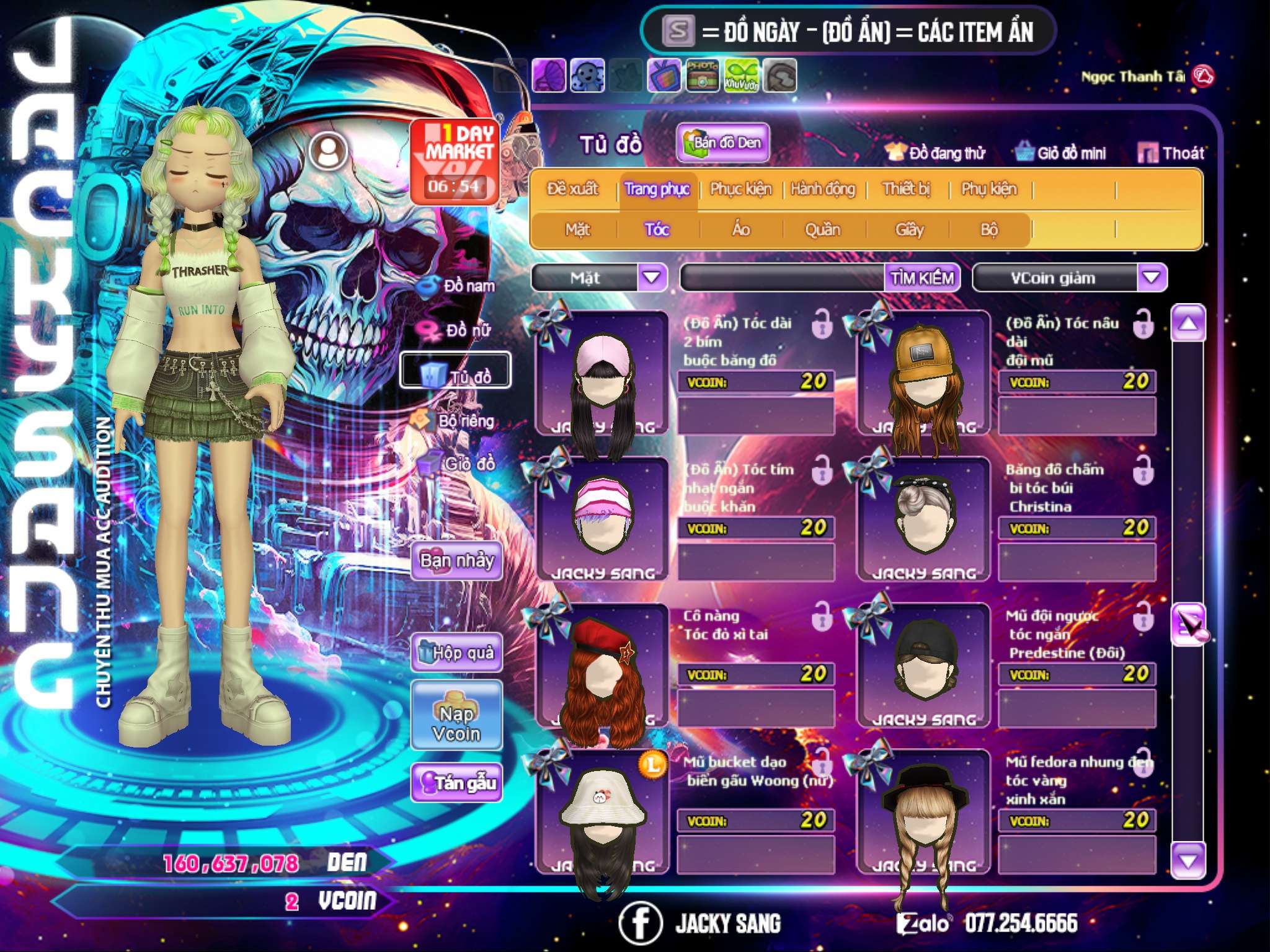Open the 1 Day Market icon
Viewport: 1270px width, 952px height.
455,161
